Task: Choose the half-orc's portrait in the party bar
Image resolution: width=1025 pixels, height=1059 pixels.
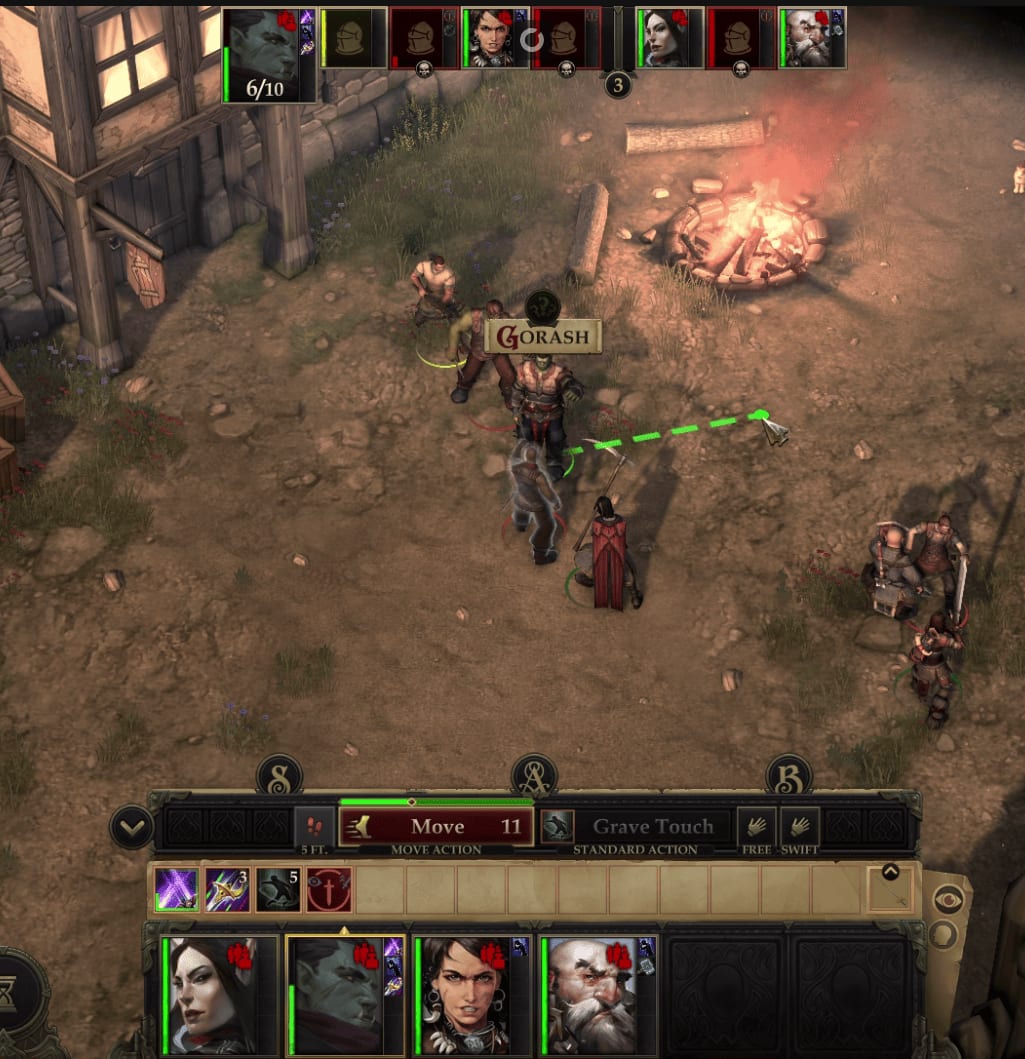Action: click(344, 993)
